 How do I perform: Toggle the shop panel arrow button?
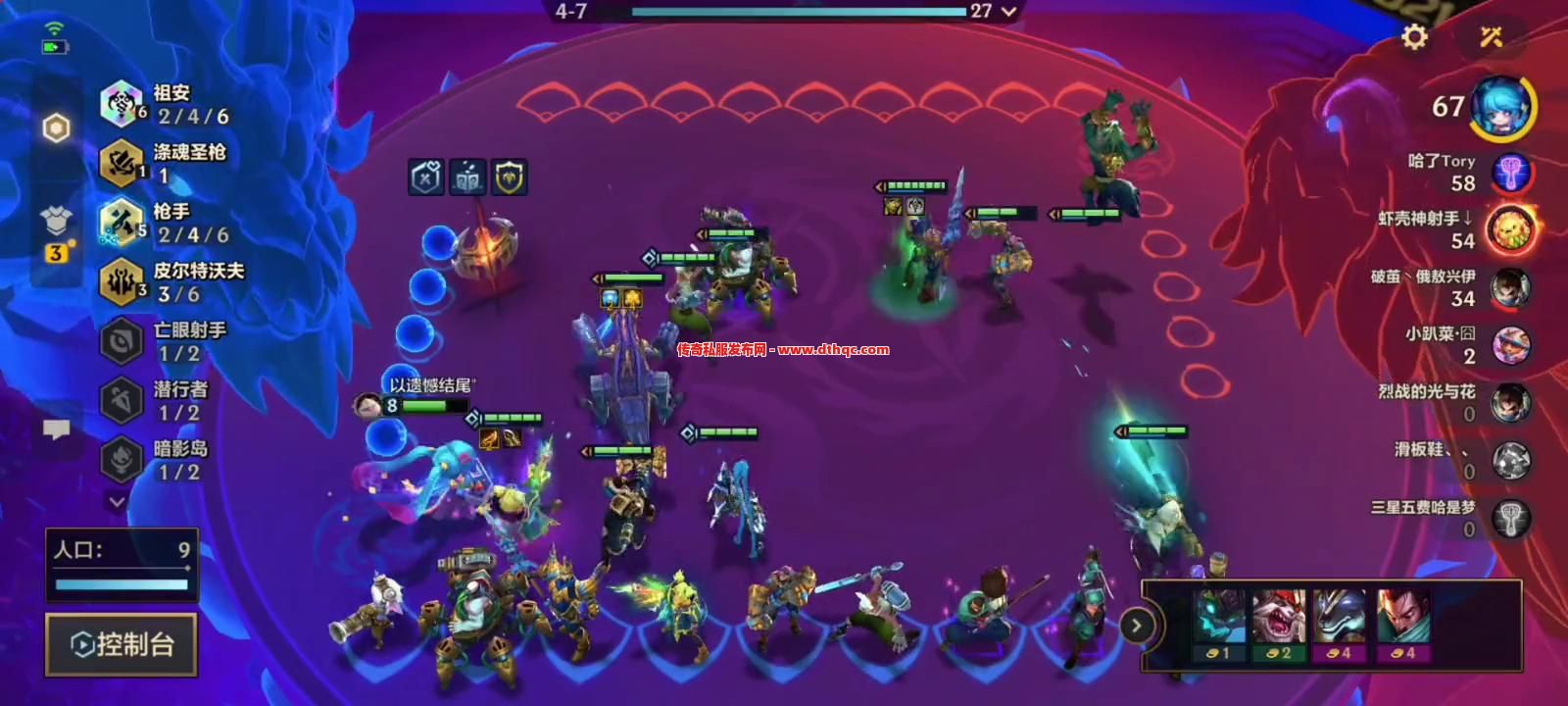coord(1136,625)
